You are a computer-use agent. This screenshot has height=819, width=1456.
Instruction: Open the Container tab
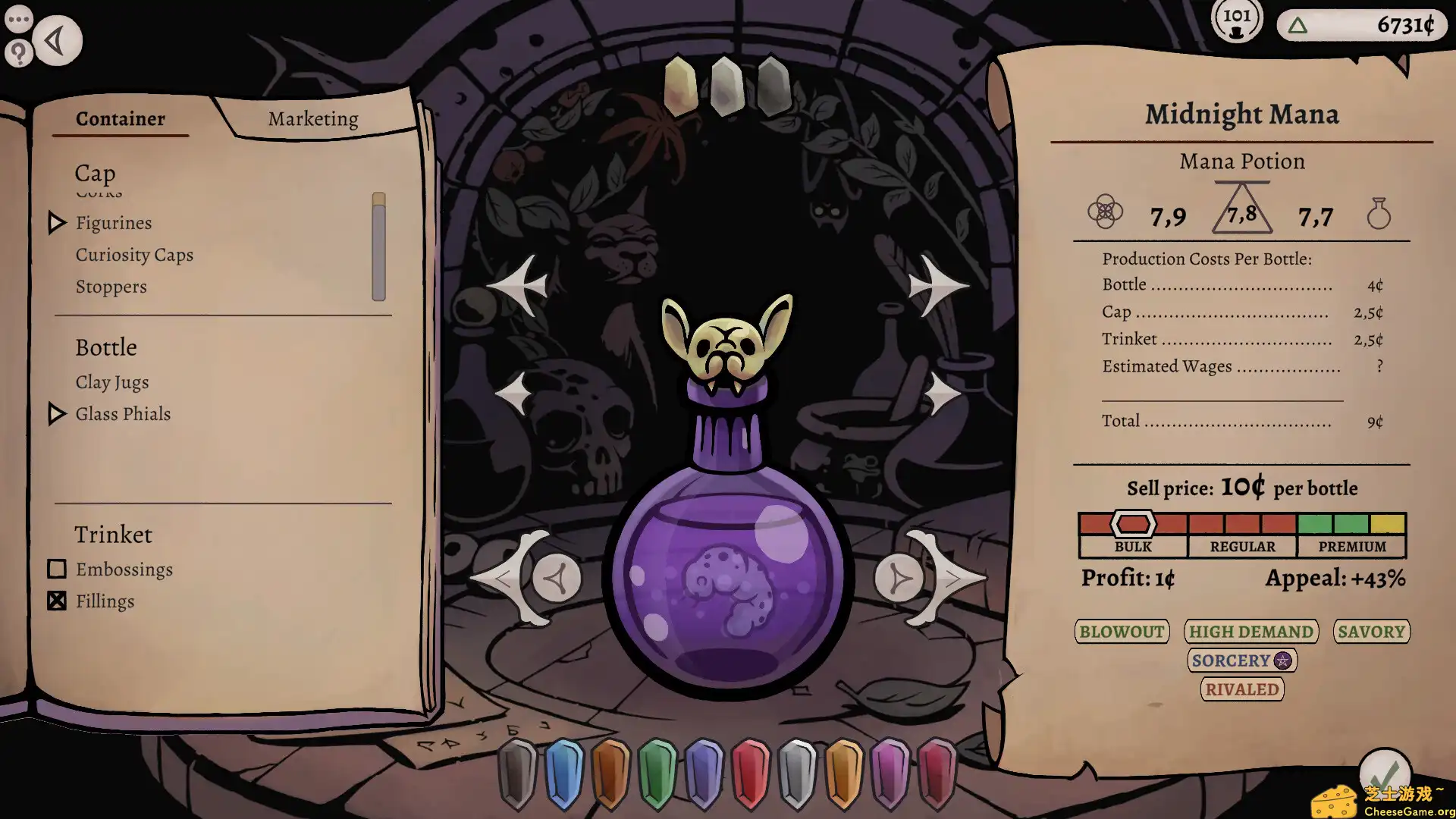(x=120, y=118)
